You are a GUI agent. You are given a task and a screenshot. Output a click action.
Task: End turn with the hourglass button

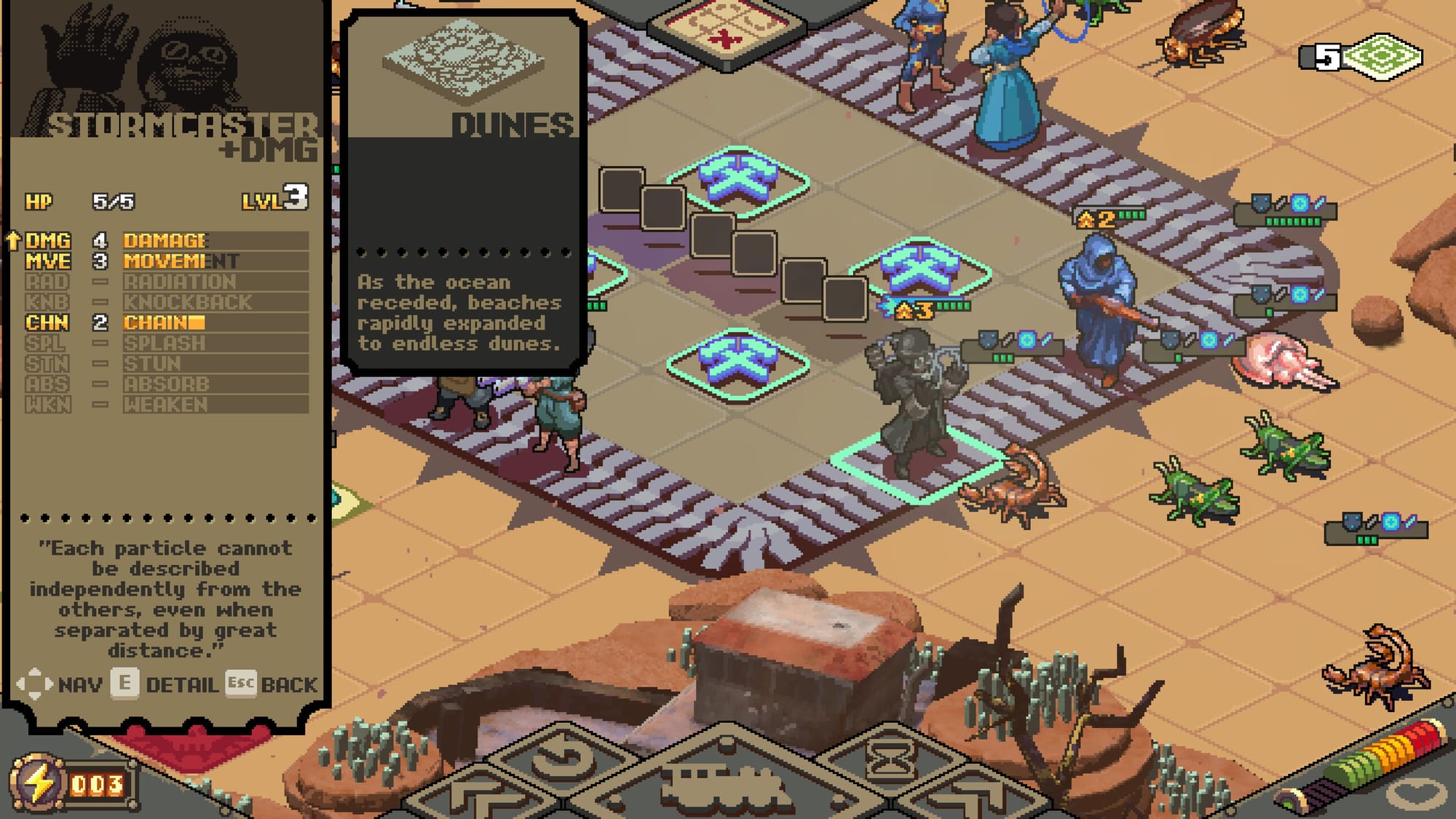(890, 761)
